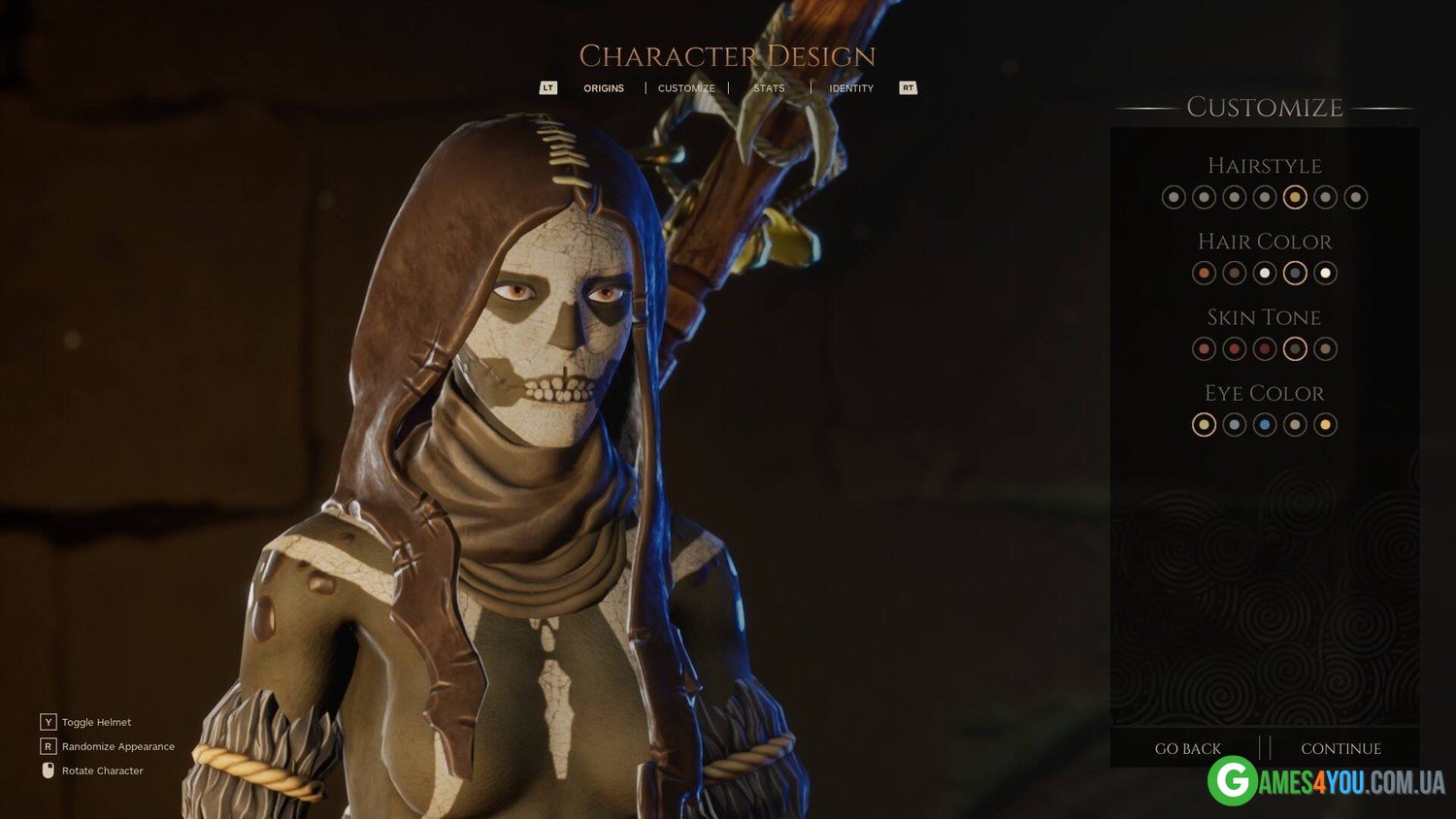Select the slate gray hair color
Image resolution: width=1456 pixels, height=819 pixels.
click(1295, 273)
